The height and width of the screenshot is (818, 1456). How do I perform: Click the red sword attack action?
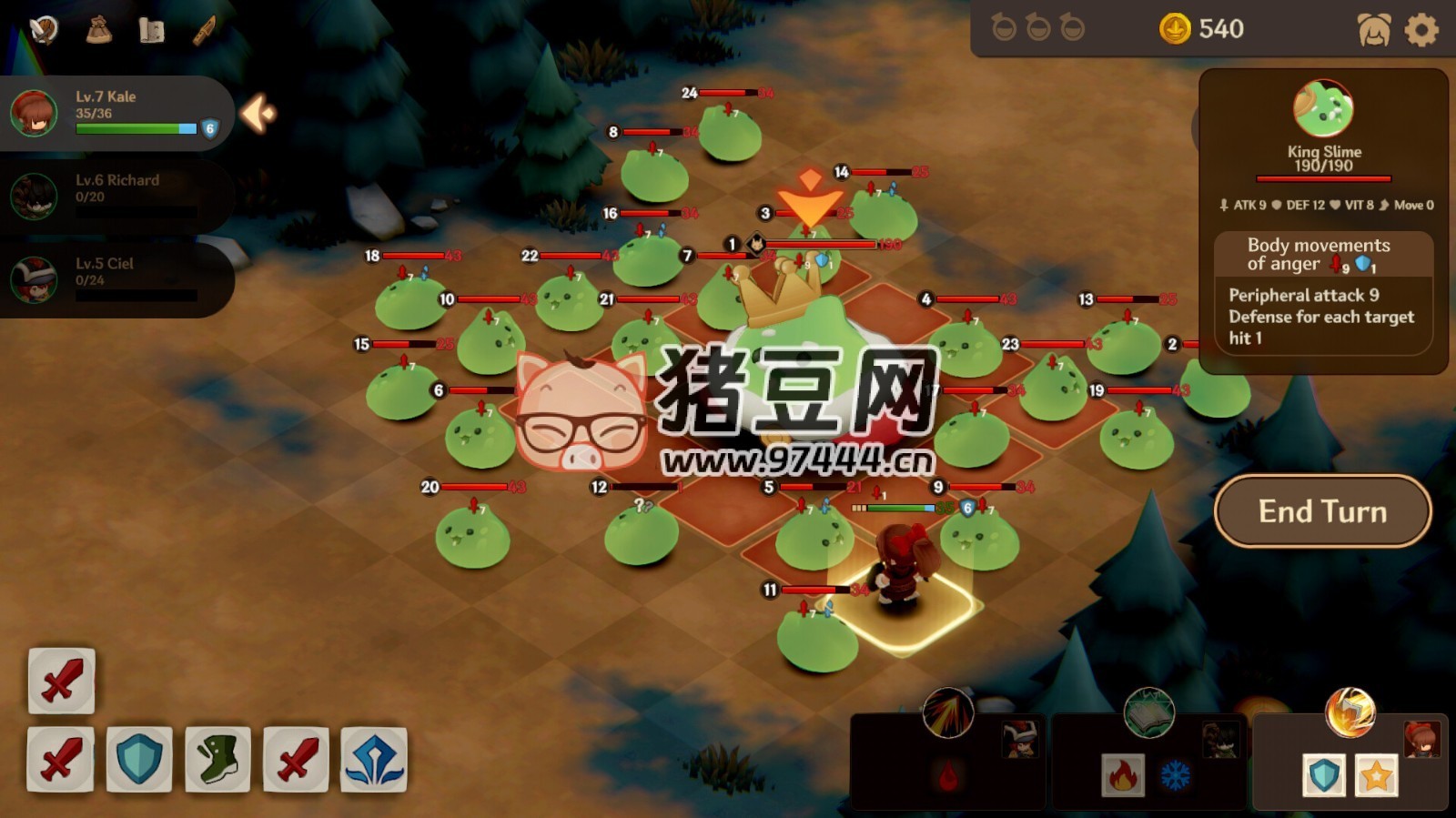(x=60, y=682)
